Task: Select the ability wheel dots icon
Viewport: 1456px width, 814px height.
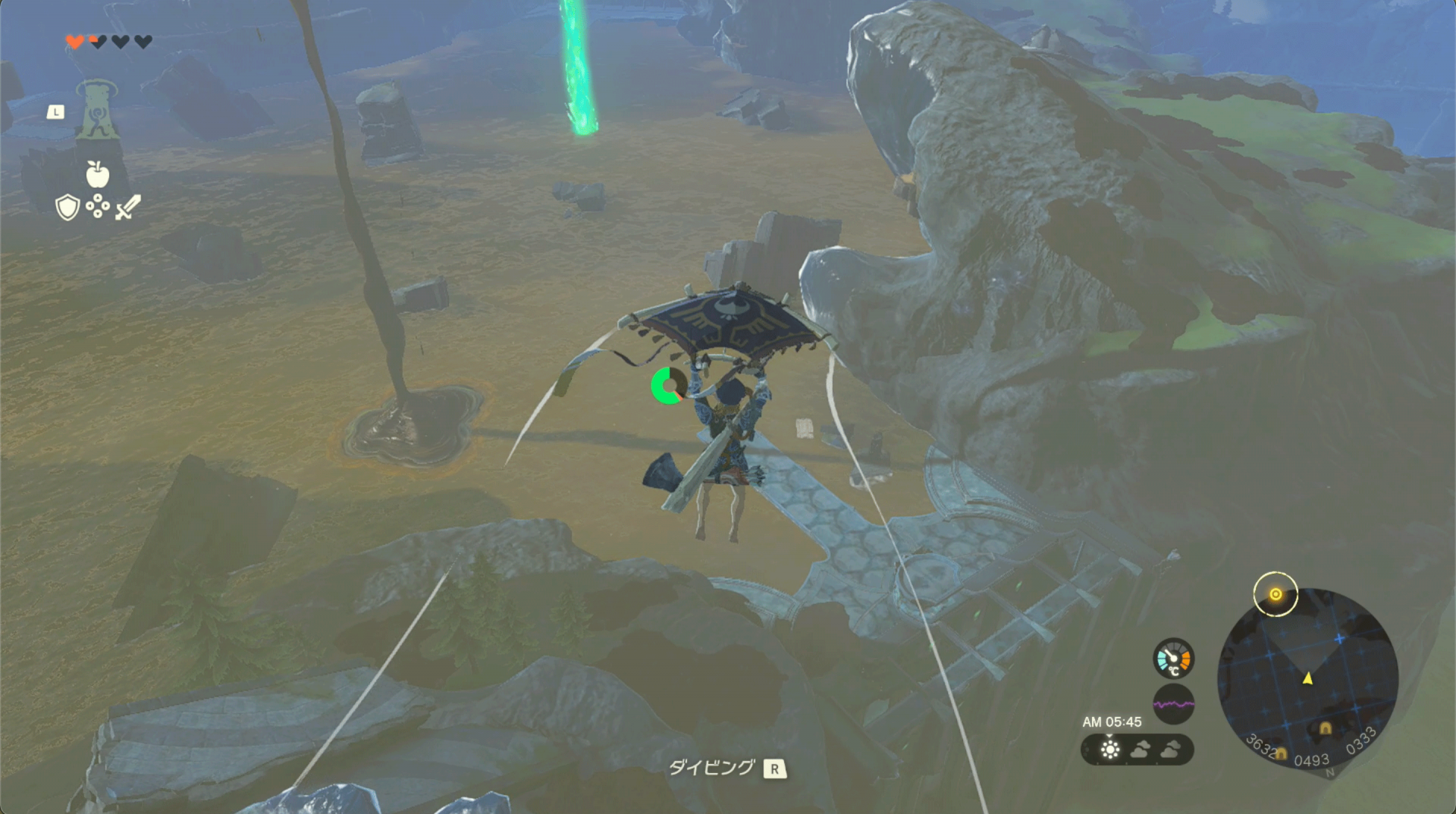Action: click(x=98, y=206)
